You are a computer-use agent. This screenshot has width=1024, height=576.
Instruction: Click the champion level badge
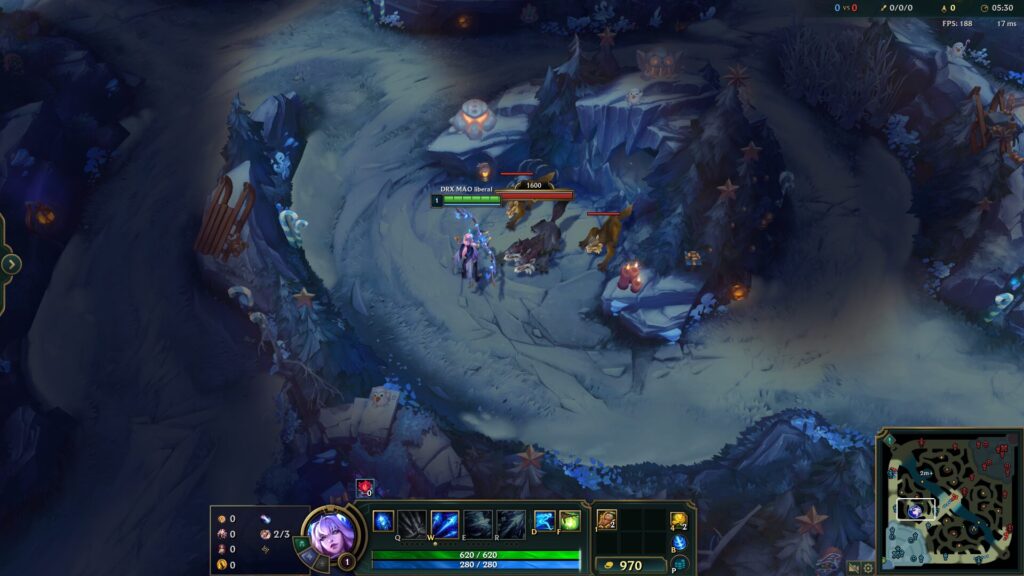346,561
